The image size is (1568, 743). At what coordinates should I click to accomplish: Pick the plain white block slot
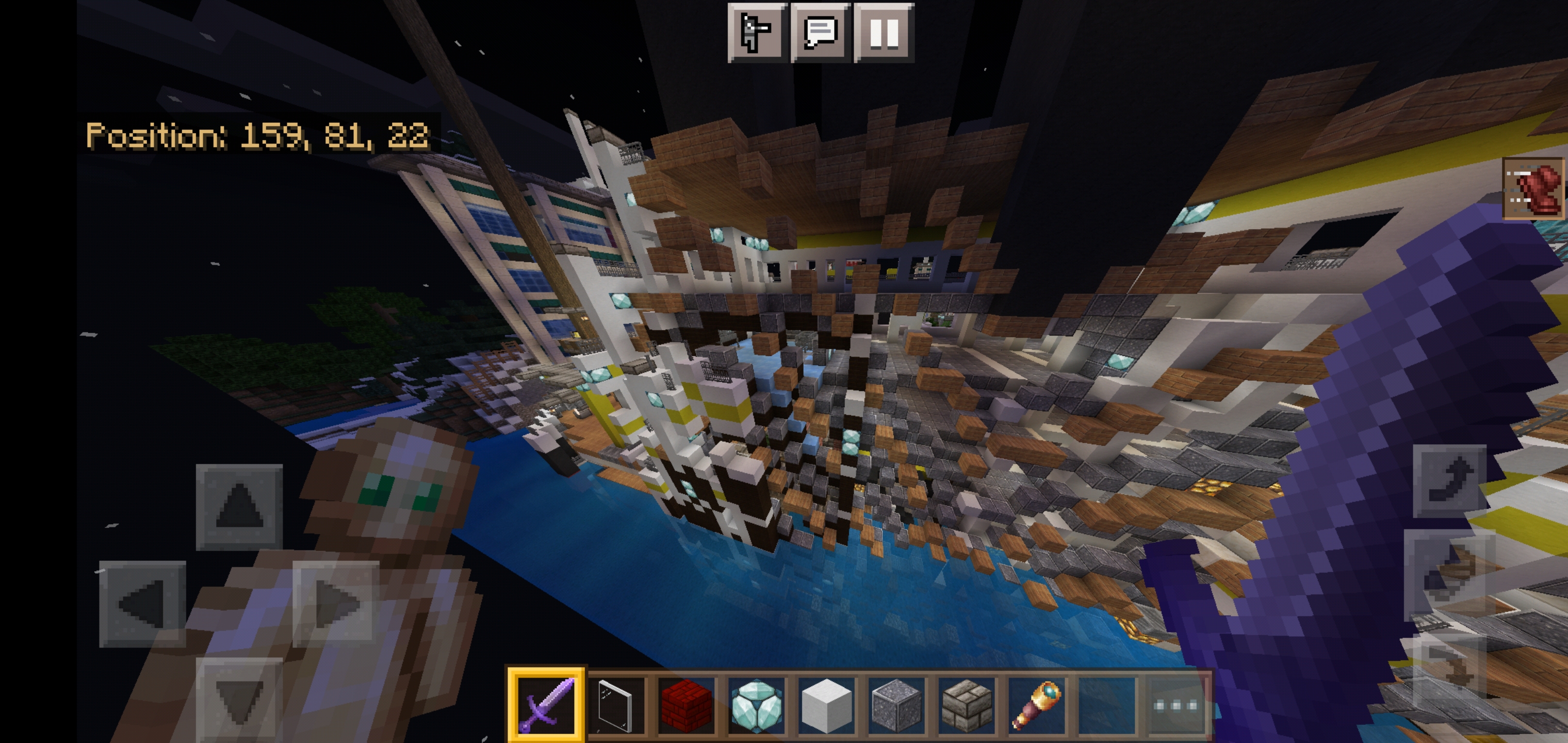click(x=826, y=705)
